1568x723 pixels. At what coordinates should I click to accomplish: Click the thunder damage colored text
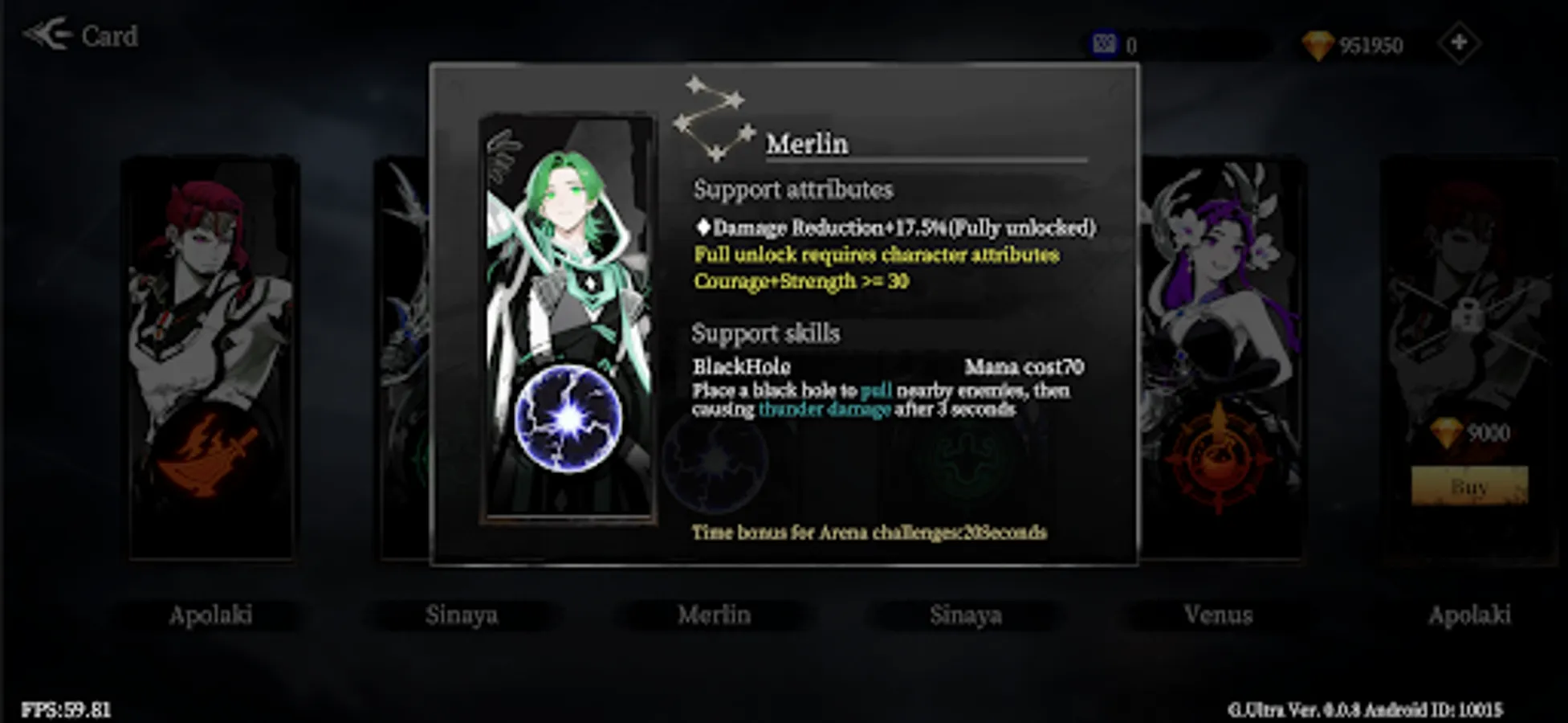pyautogui.click(x=825, y=410)
